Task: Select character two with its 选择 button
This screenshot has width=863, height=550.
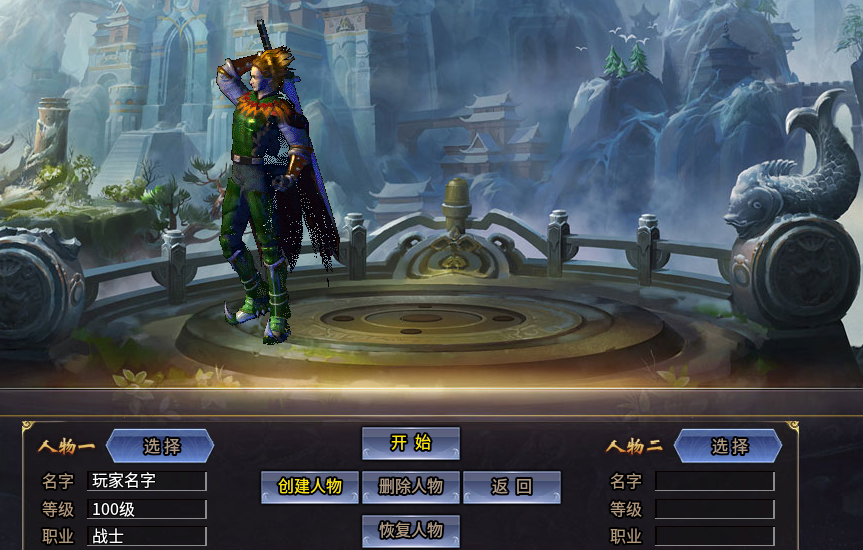Action: click(729, 446)
